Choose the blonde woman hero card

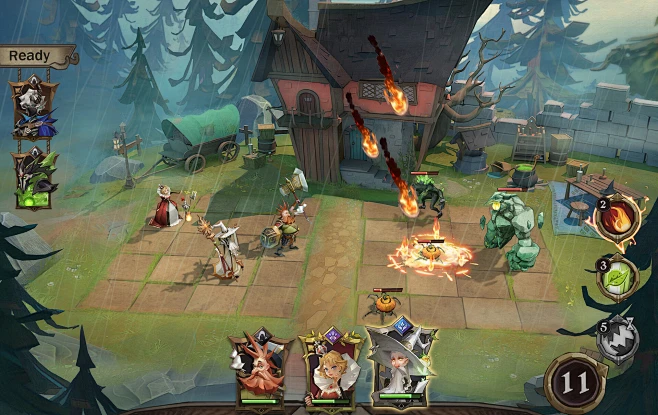329,366
